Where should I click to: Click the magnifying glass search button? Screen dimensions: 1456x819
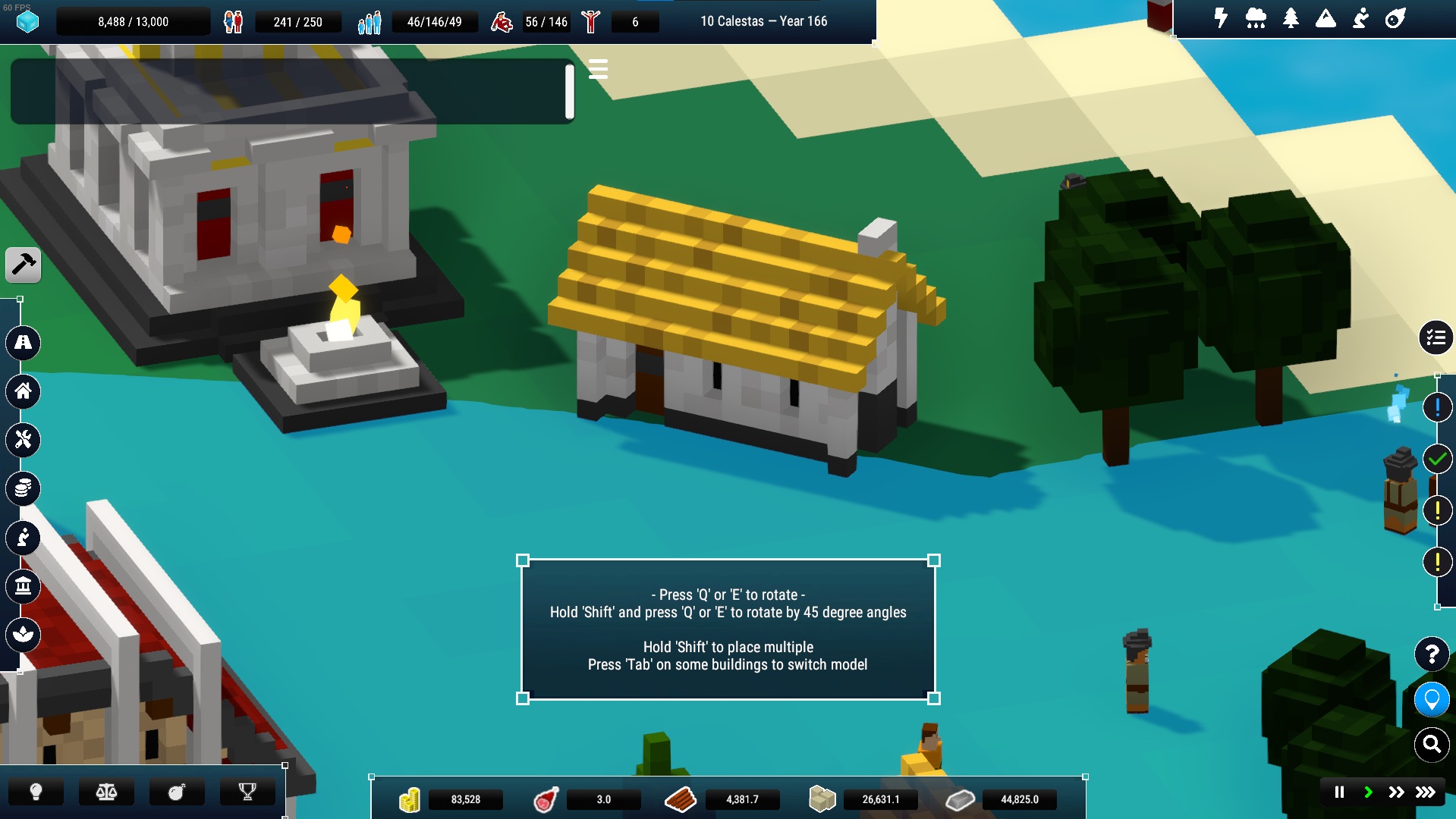point(1432,745)
